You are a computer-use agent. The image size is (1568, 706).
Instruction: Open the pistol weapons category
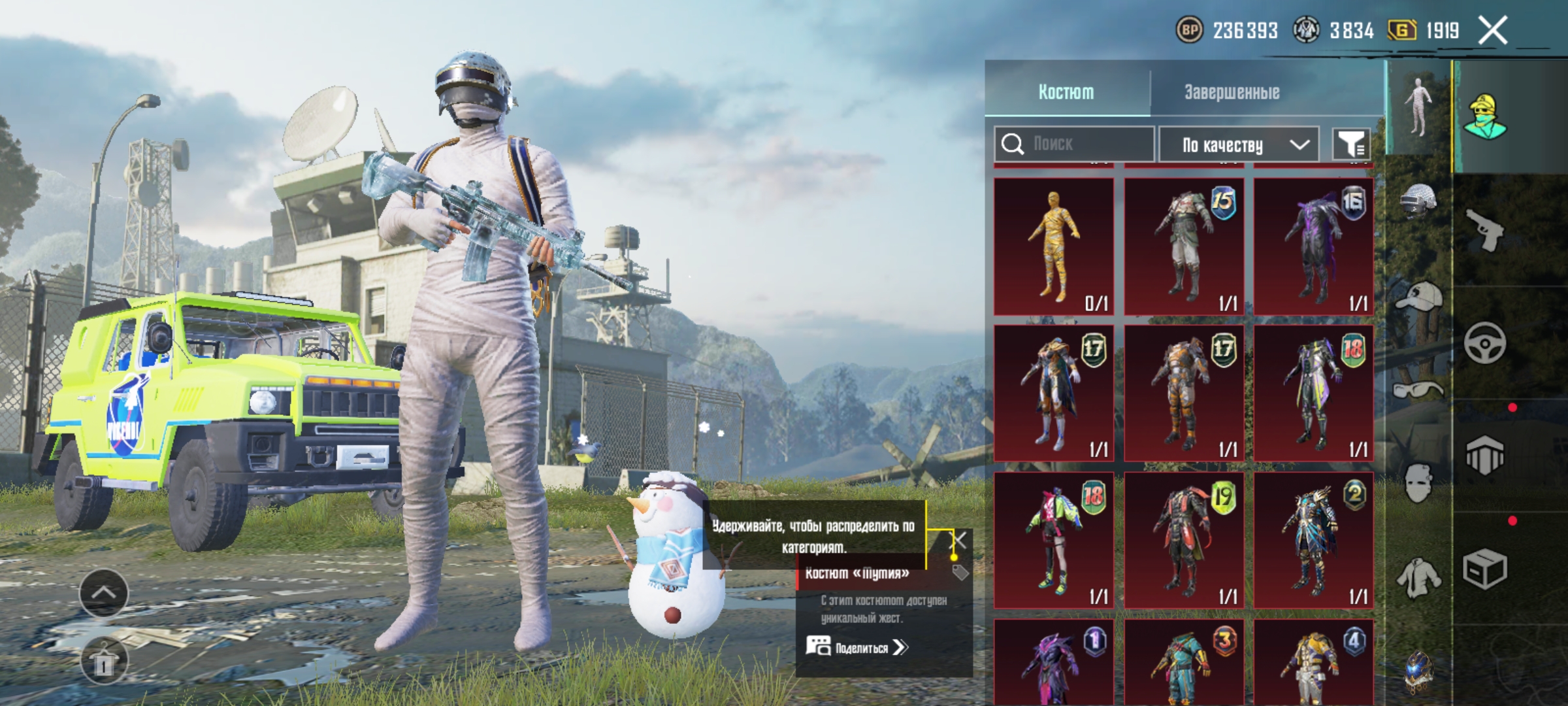tap(1484, 229)
